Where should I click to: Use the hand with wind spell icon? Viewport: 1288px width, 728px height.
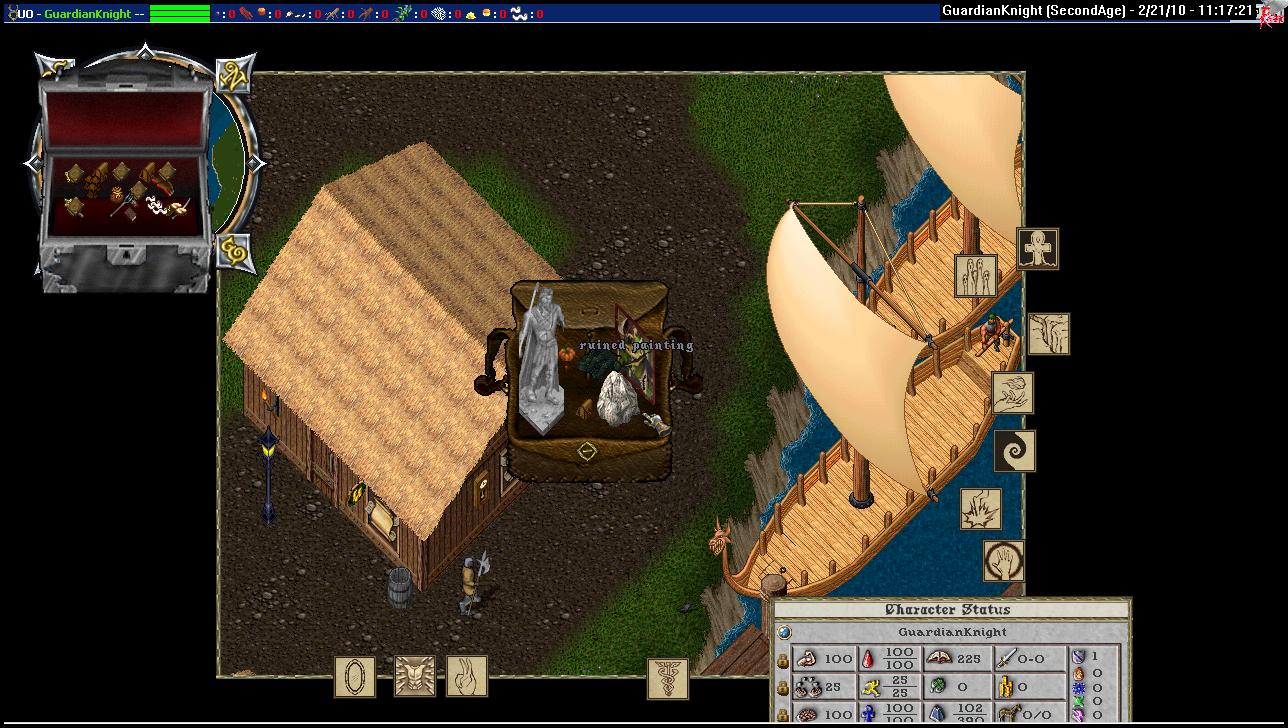pos(1013,393)
